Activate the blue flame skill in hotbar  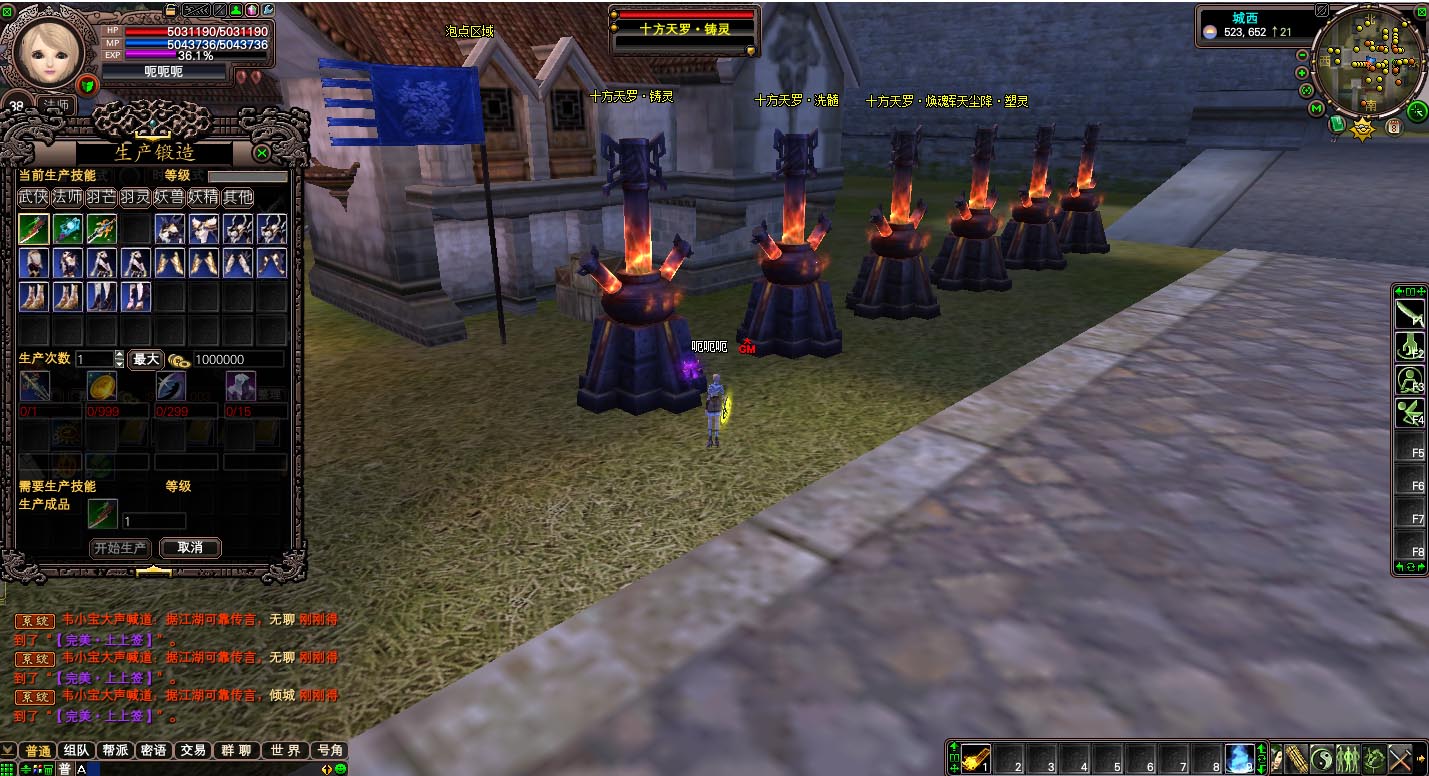click(1240, 759)
